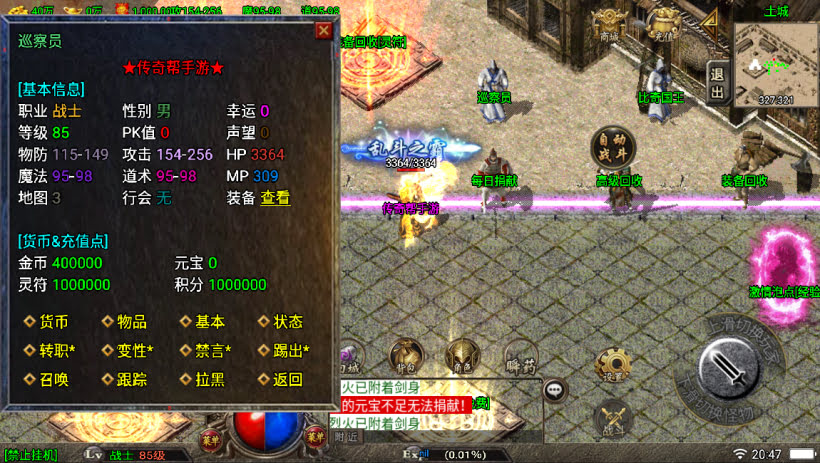Screen dimensions: 820x463
Task: Open the 商城 shop icon
Action: [609, 25]
